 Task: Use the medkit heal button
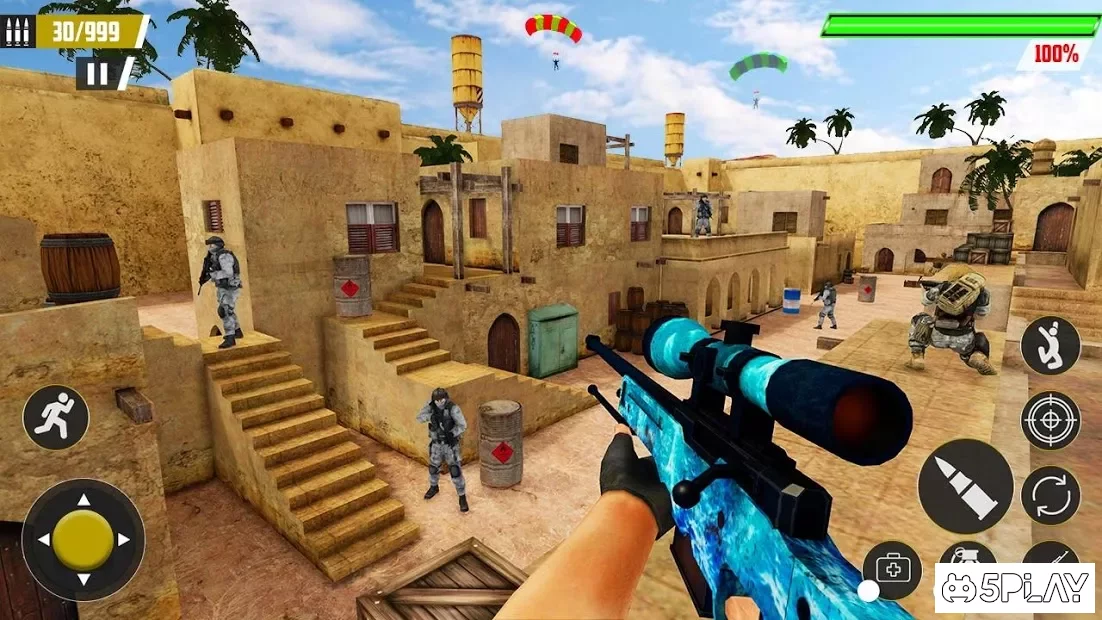[x=891, y=568]
